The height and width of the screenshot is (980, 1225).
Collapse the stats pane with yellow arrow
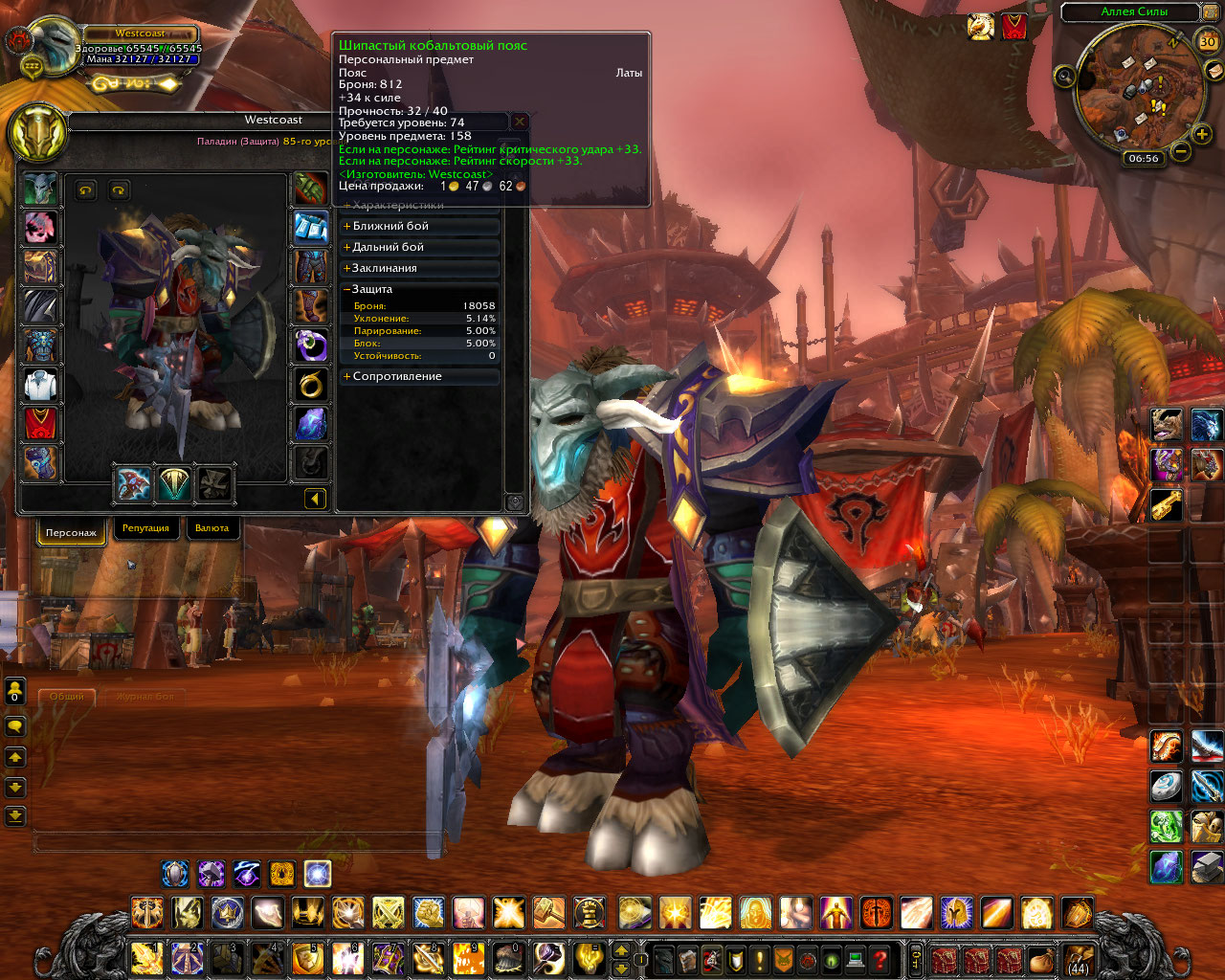pos(315,498)
